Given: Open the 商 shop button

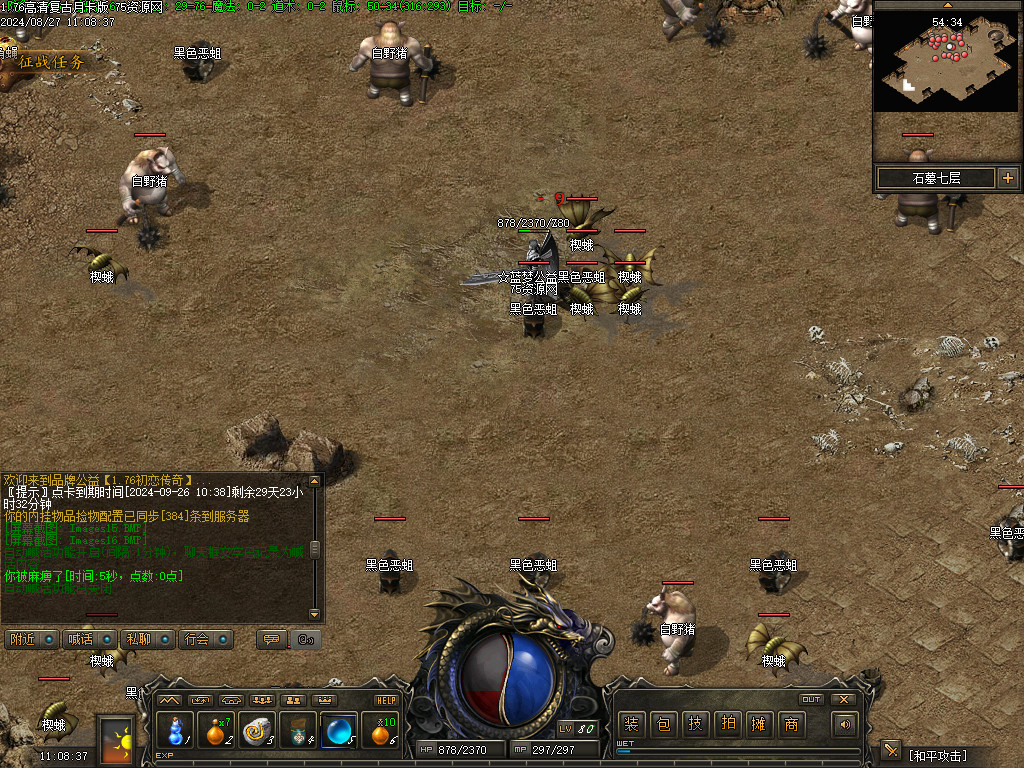Looking at the screenshot, I should coord(791,725).
